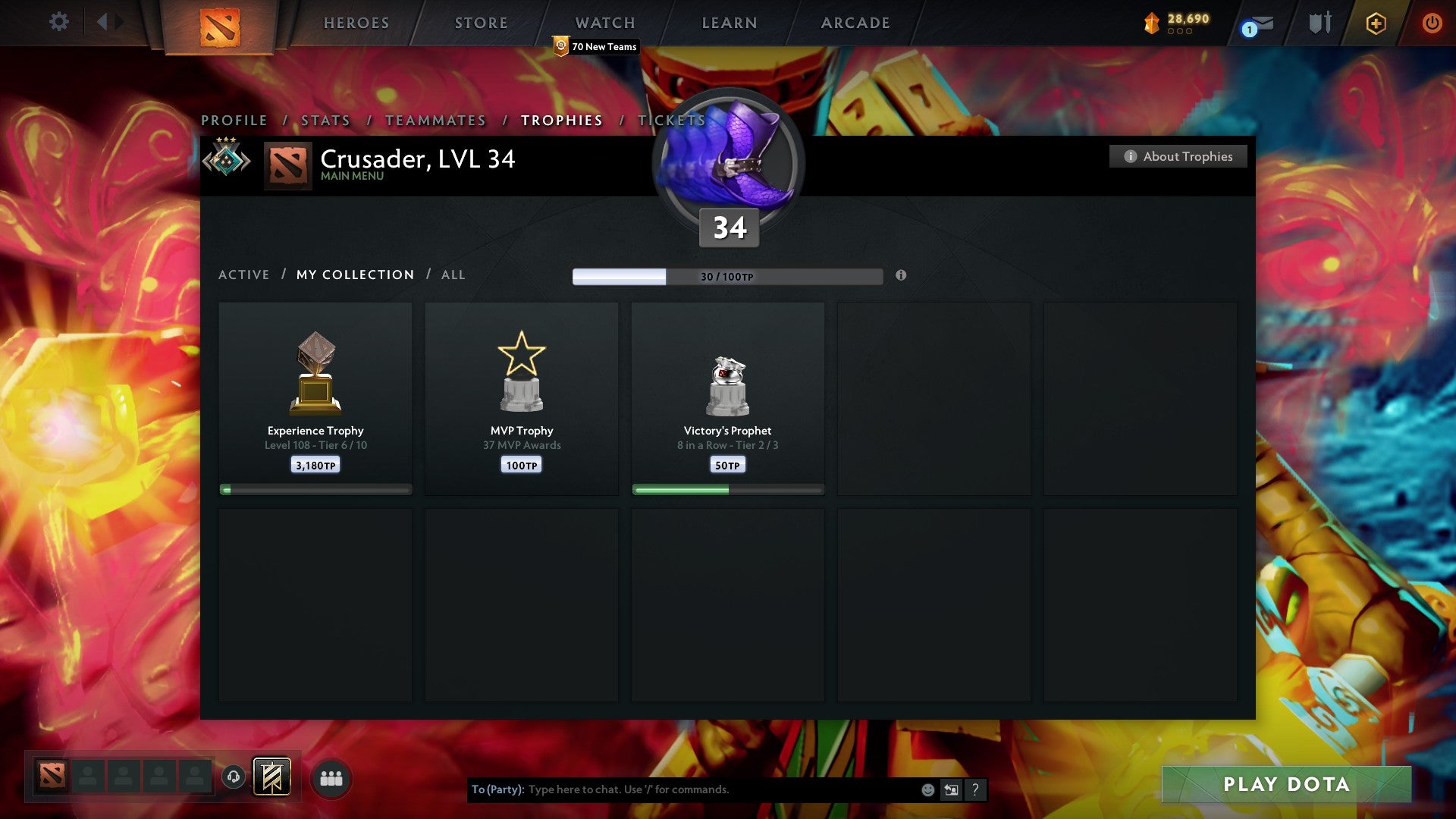The image size is (1456, 819).
Task: Open the friends list icon
Action: click(x=331, y=777)
